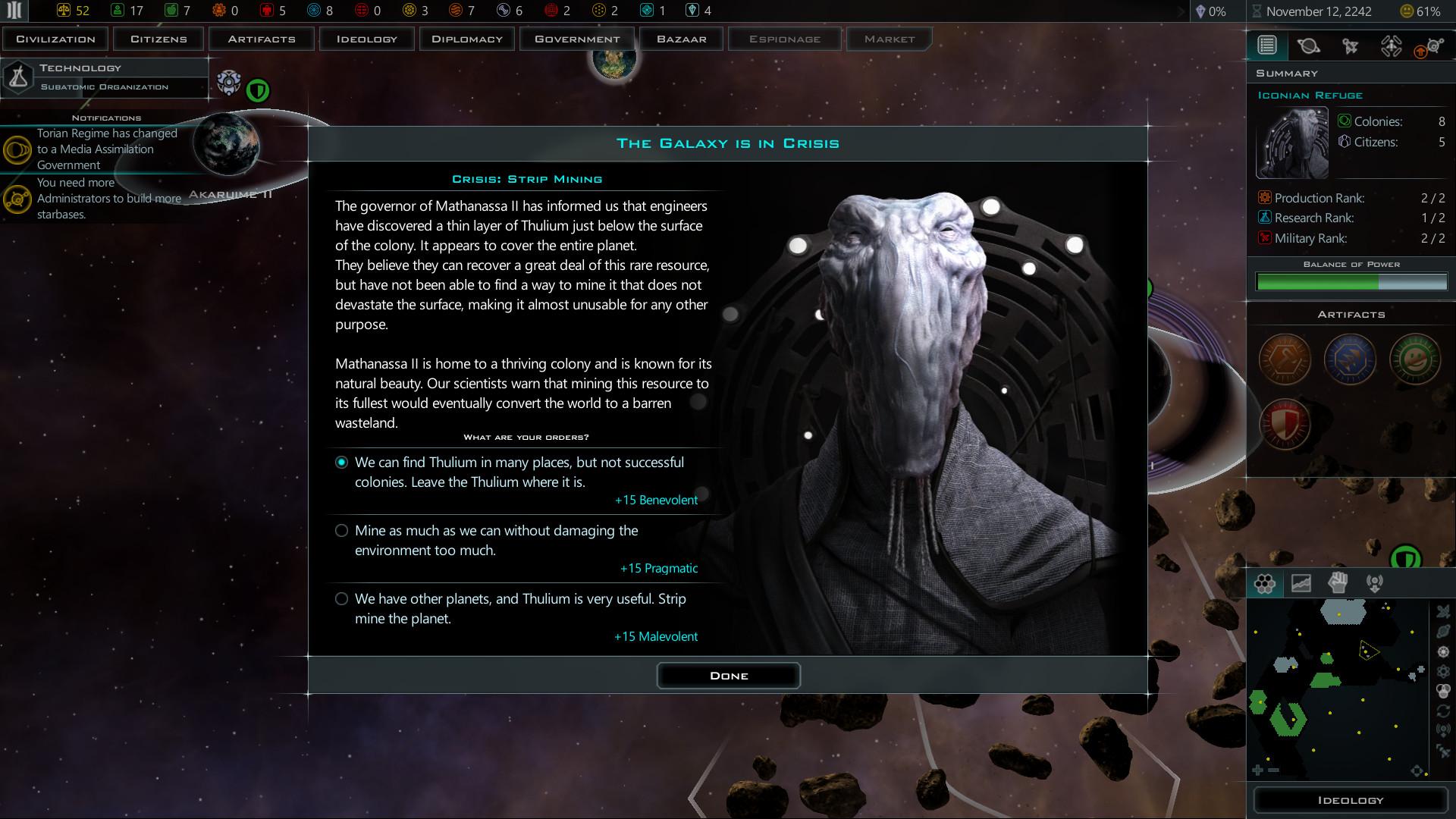Viewport: 1456px width, 819px height.
Task: Toggle the planets overlay on the minimap sidebar
Action: pyautogui.click(x=1443, y=632)
